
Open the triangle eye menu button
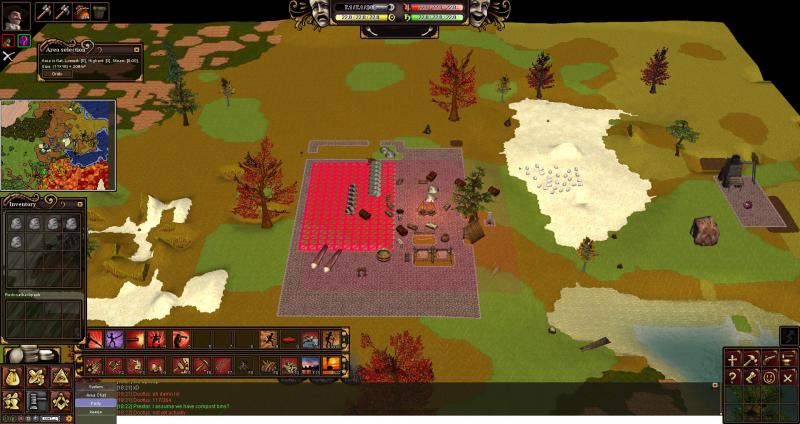click(60, 377)
